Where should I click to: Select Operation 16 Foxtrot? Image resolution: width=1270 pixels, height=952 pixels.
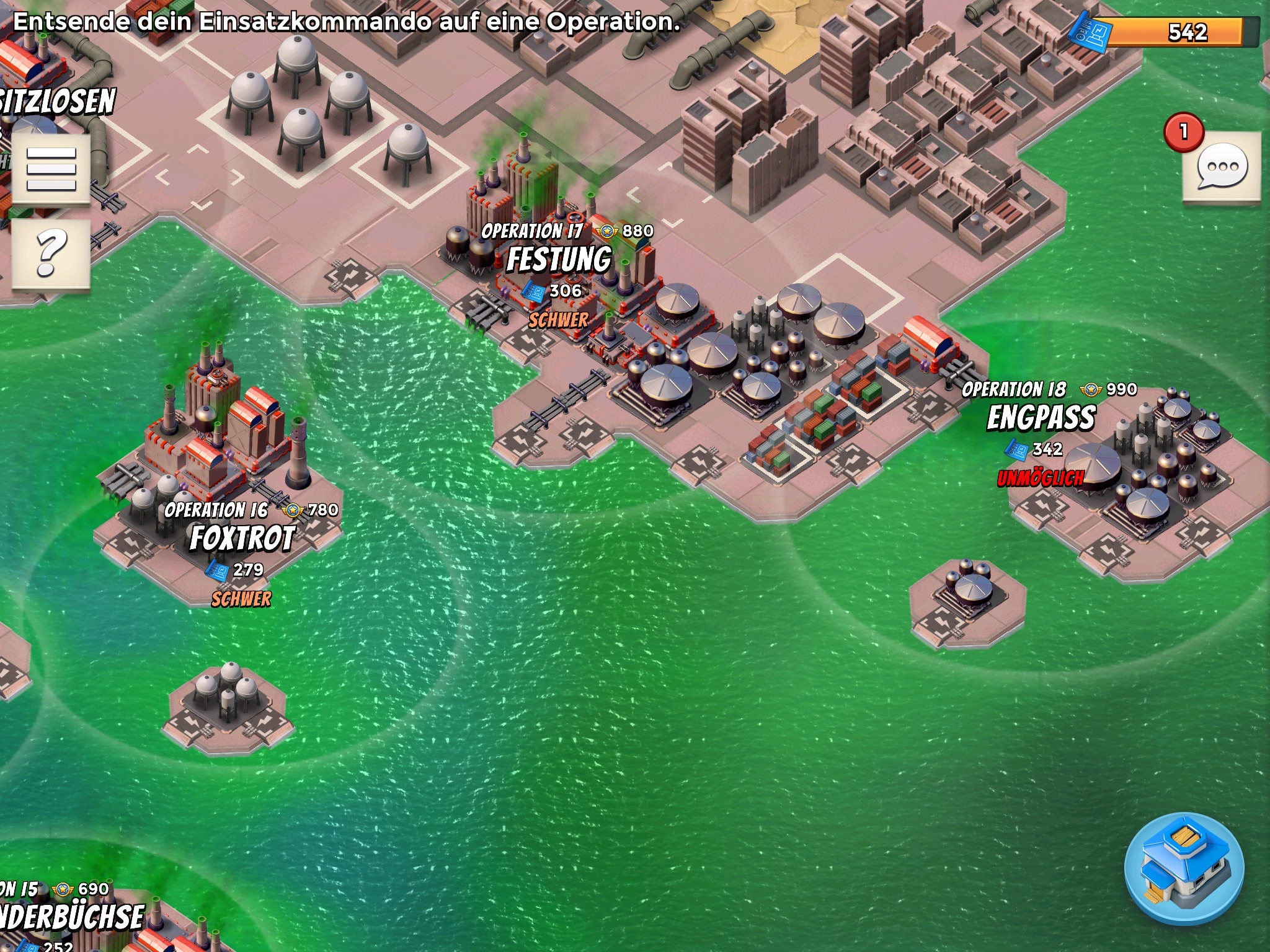[242, 538]
